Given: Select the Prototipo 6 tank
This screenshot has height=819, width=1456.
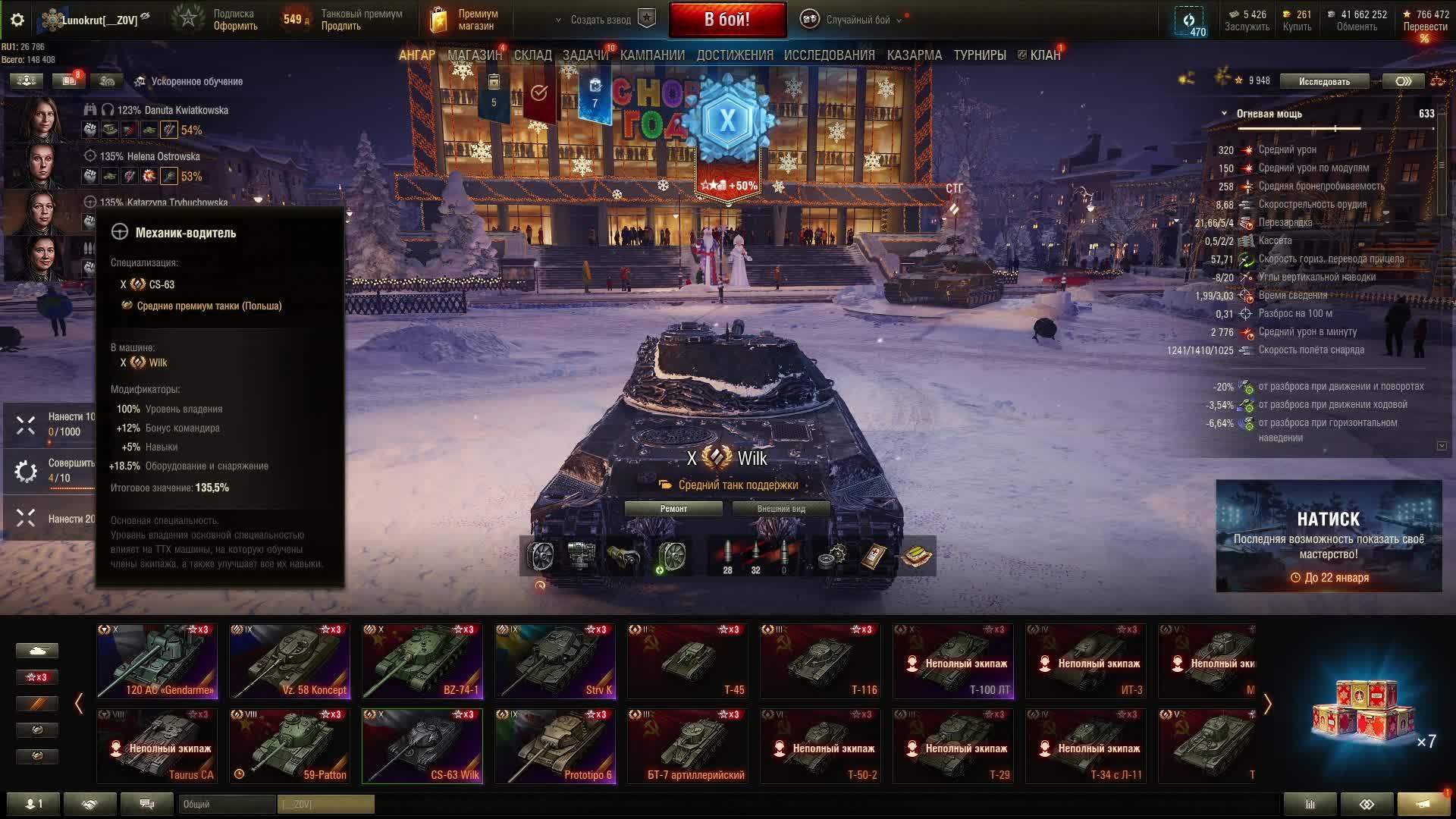Looking at the screenshot, I should (x=555, y=745).
